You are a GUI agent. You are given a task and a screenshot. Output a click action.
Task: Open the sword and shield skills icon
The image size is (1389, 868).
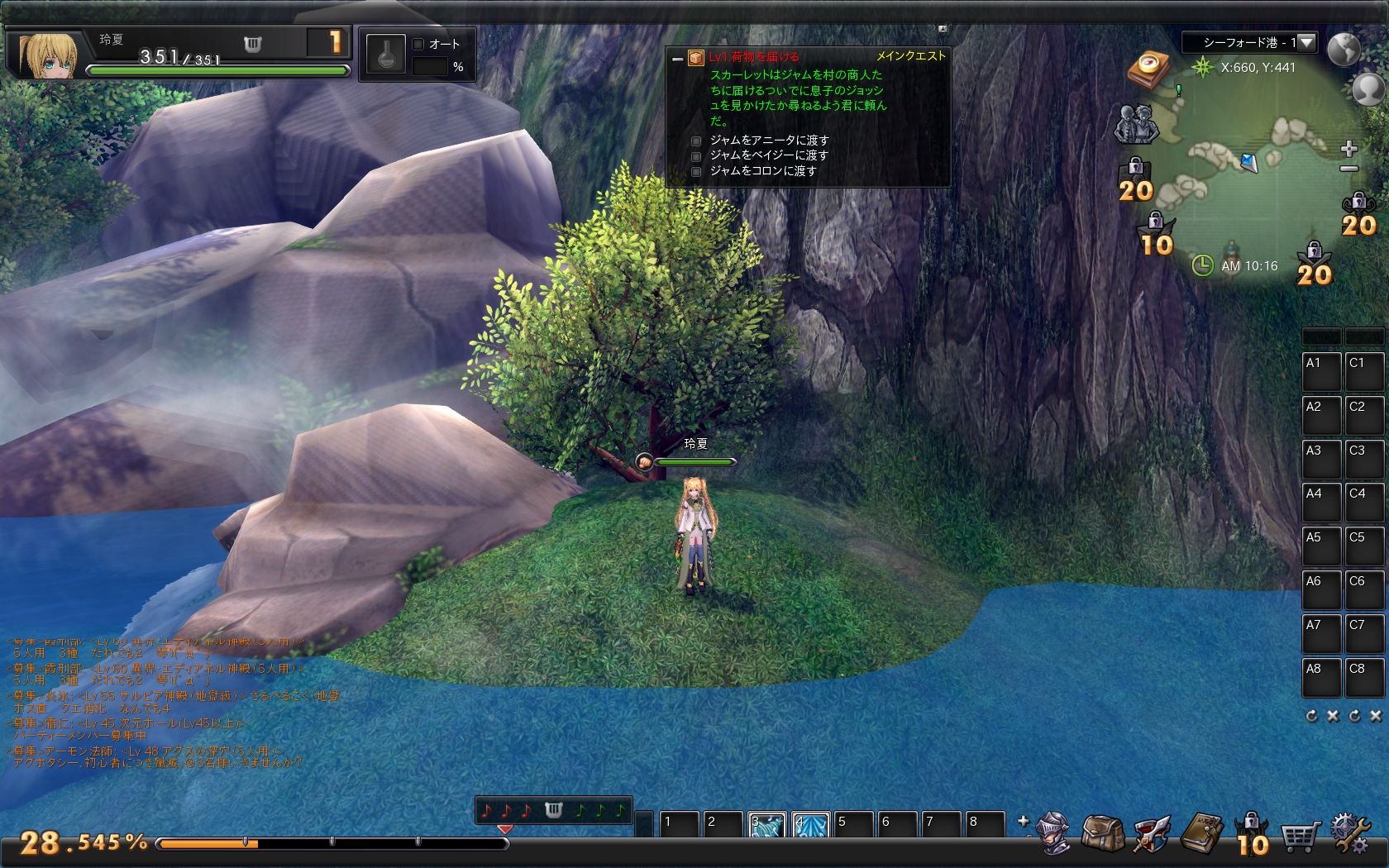pos(1152,835)
